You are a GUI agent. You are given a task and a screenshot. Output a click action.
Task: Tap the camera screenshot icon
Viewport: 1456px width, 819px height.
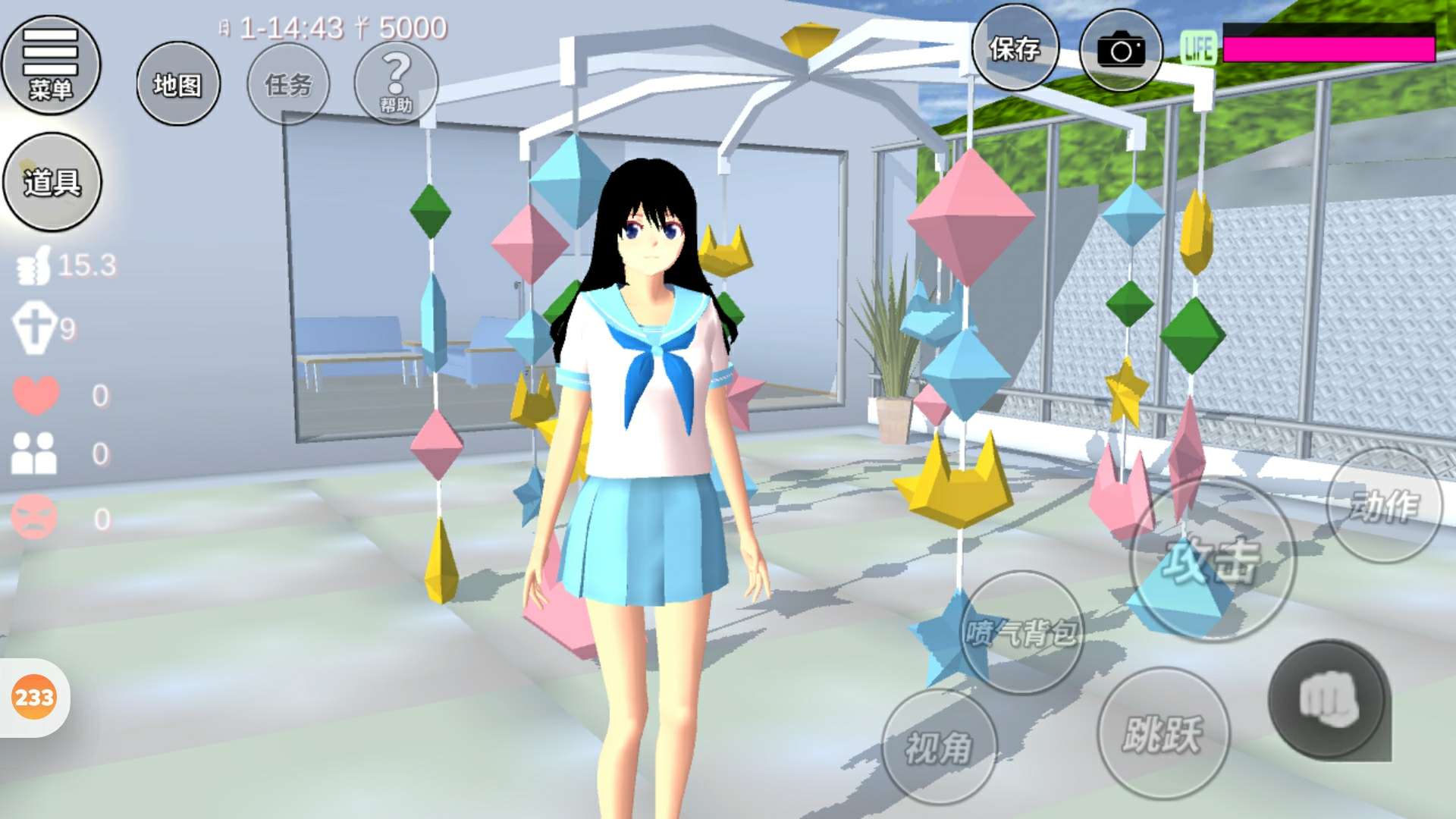1121,51
